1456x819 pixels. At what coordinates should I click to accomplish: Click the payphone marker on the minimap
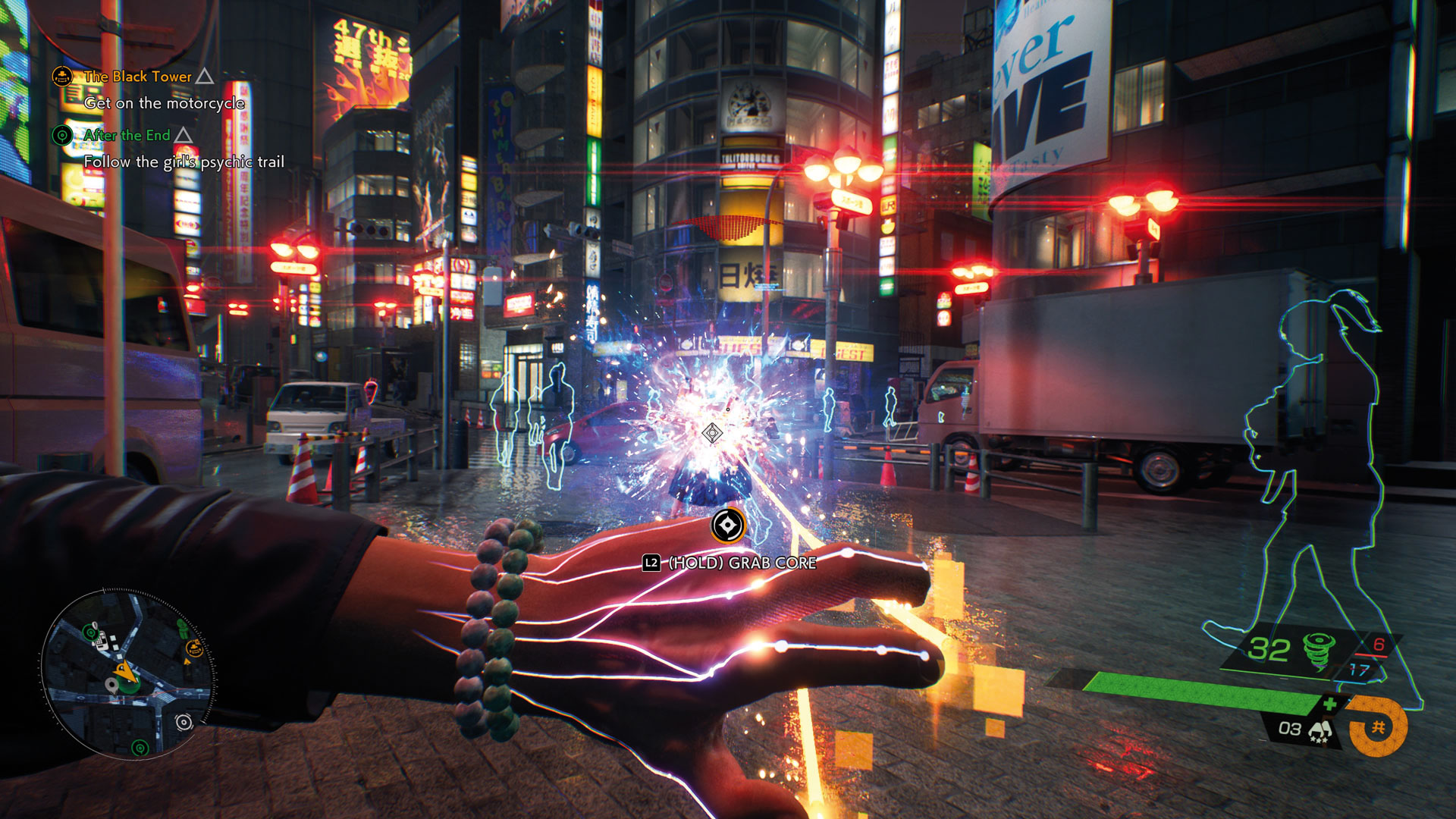101,639
